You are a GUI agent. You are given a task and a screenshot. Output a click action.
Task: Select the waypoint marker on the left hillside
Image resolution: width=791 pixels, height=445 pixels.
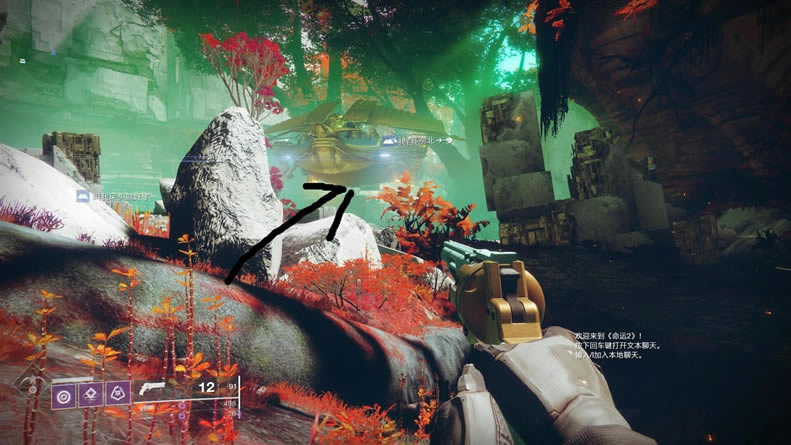pyautogui.click(x=84, y=197)
